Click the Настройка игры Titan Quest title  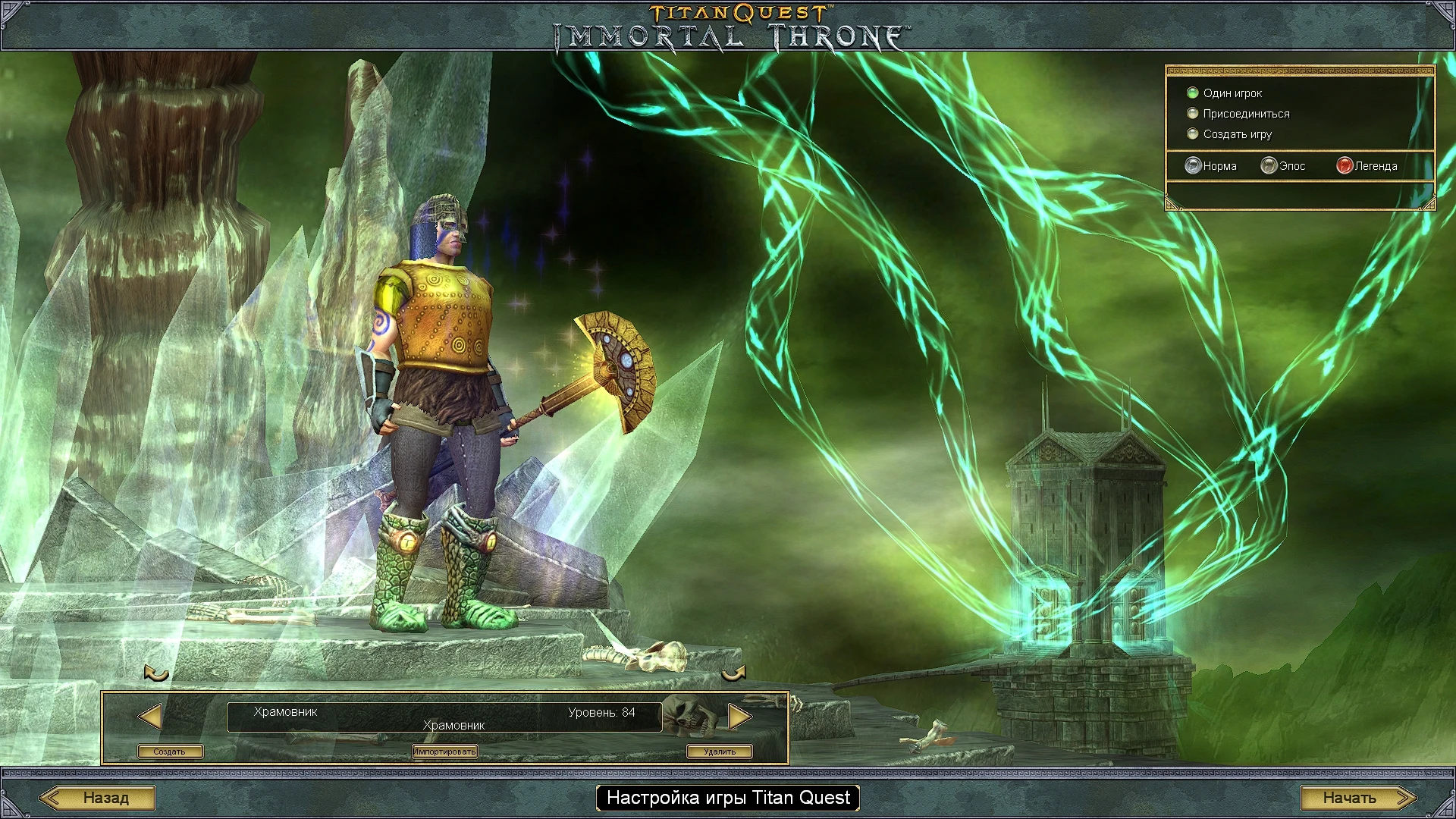[727, 798]
